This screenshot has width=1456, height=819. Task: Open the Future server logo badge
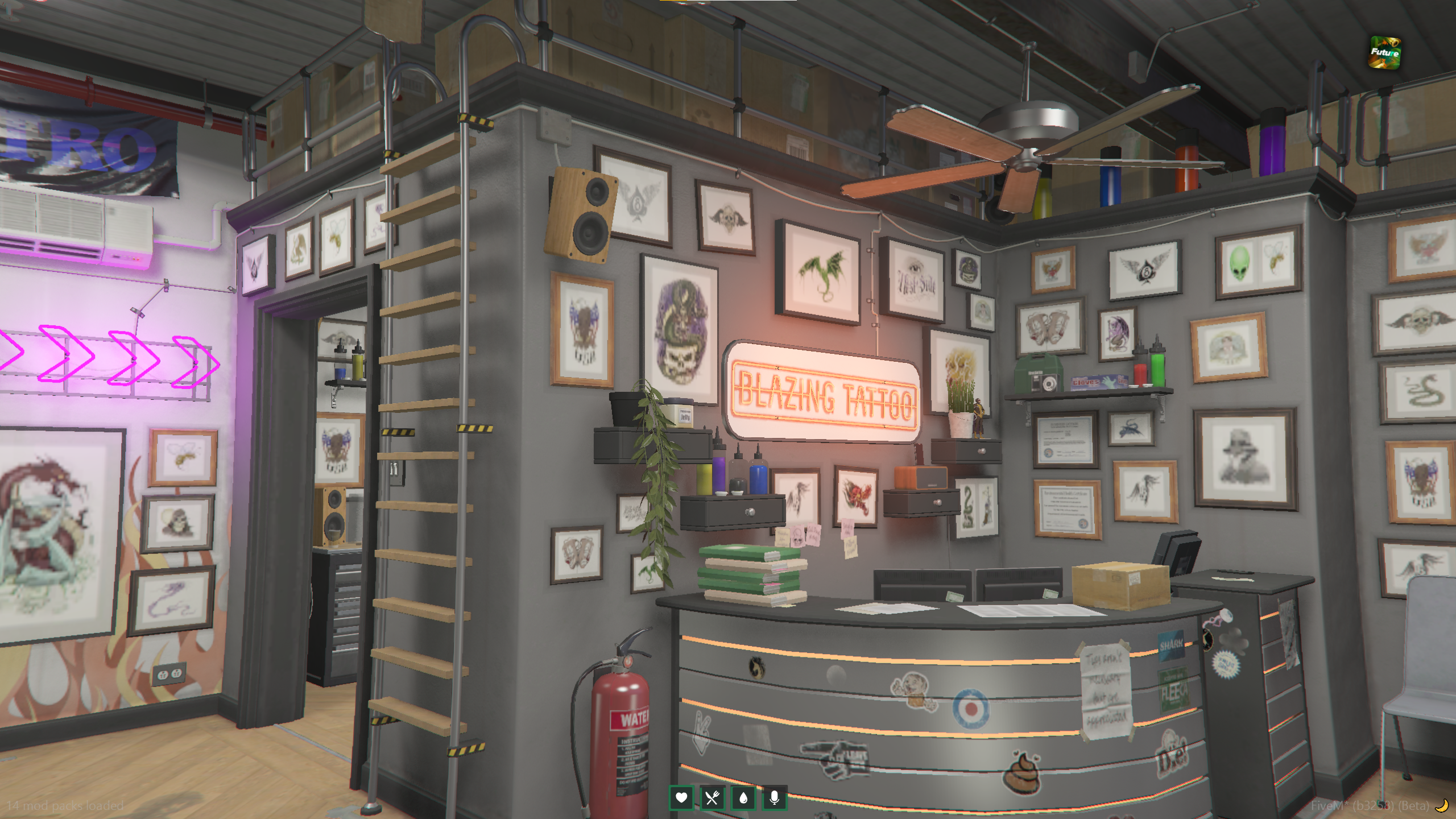pos(1384,53)
